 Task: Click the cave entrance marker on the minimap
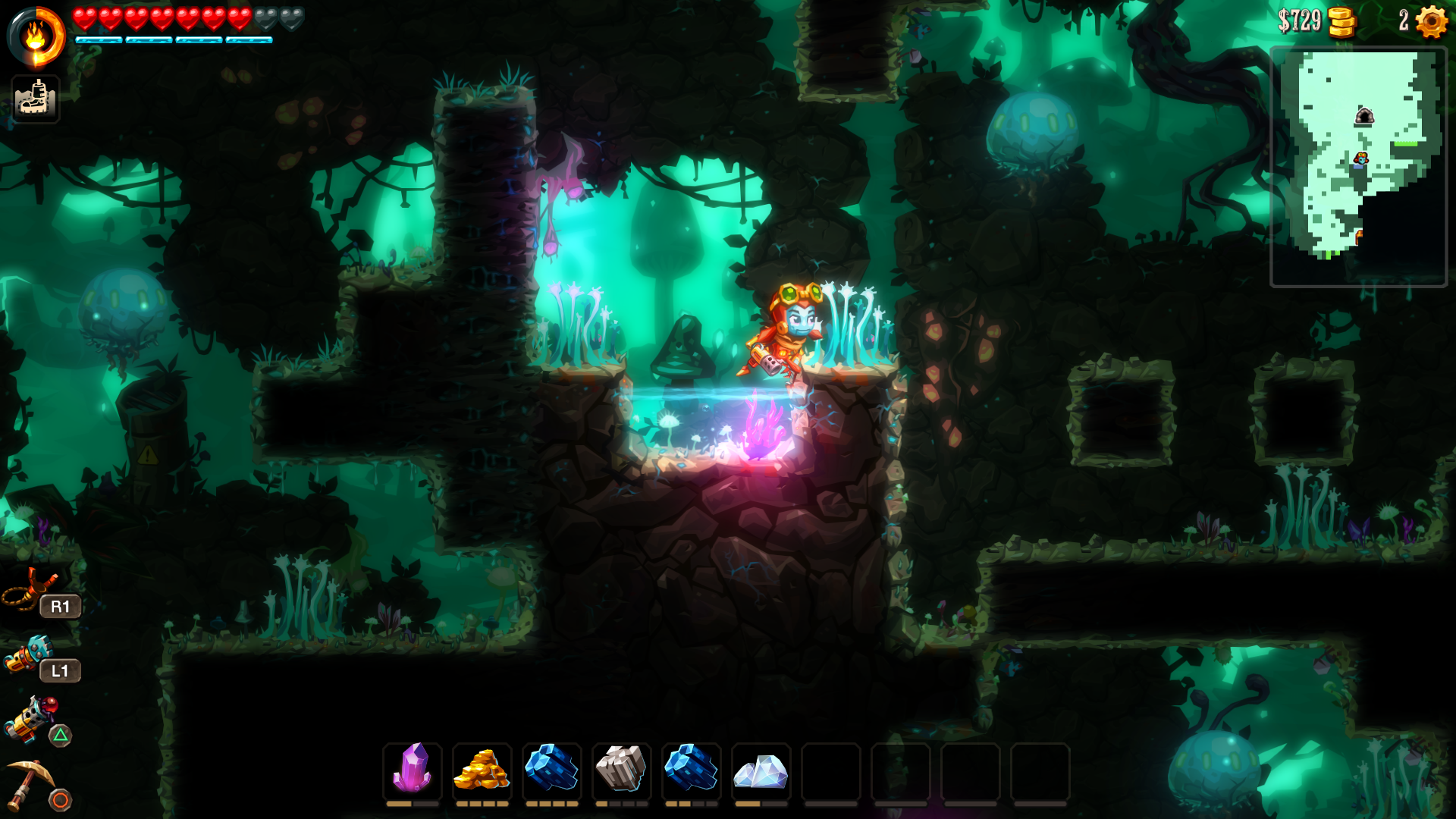coord(1364,116)
